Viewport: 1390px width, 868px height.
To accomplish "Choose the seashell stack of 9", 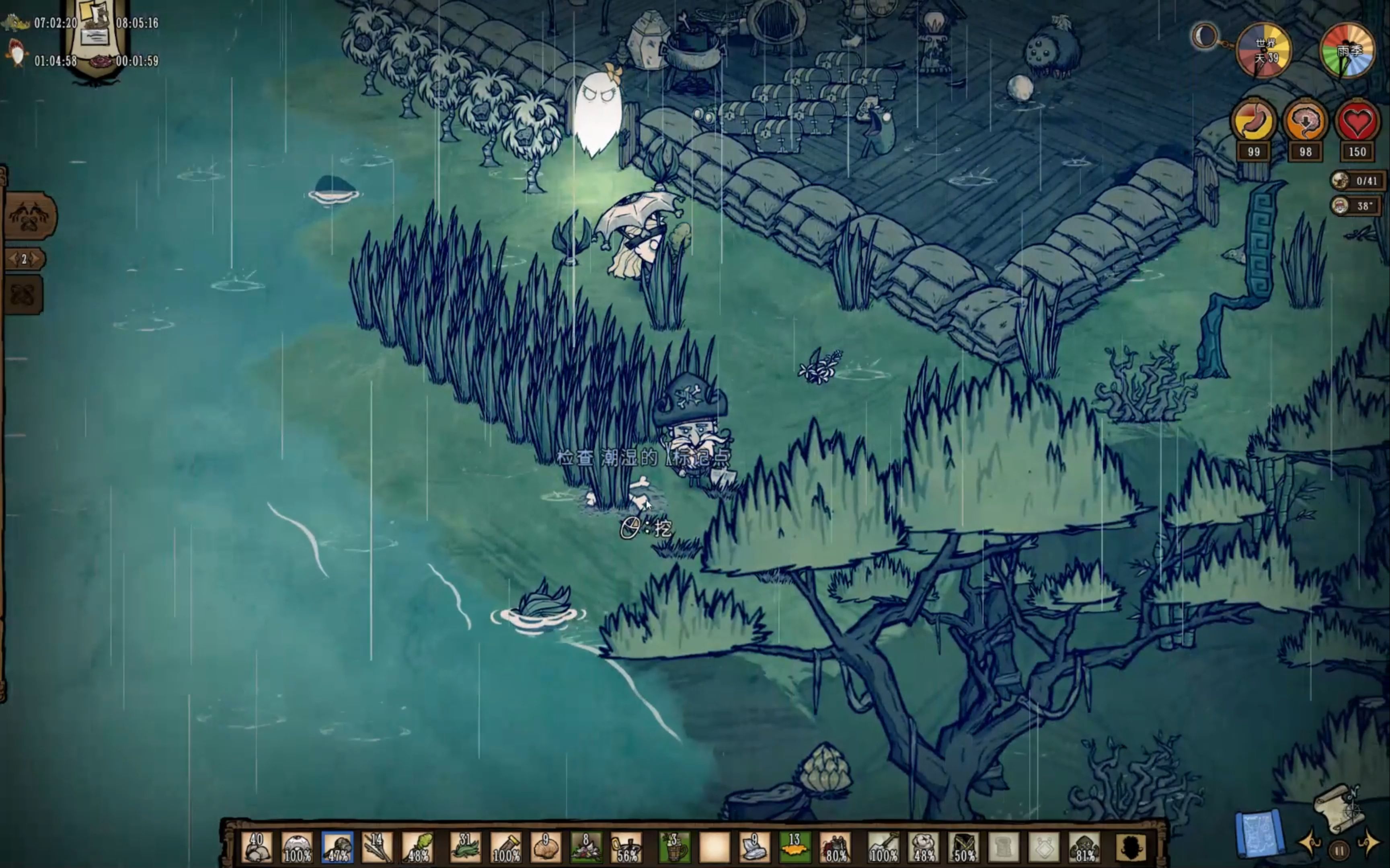I will 546,848.
